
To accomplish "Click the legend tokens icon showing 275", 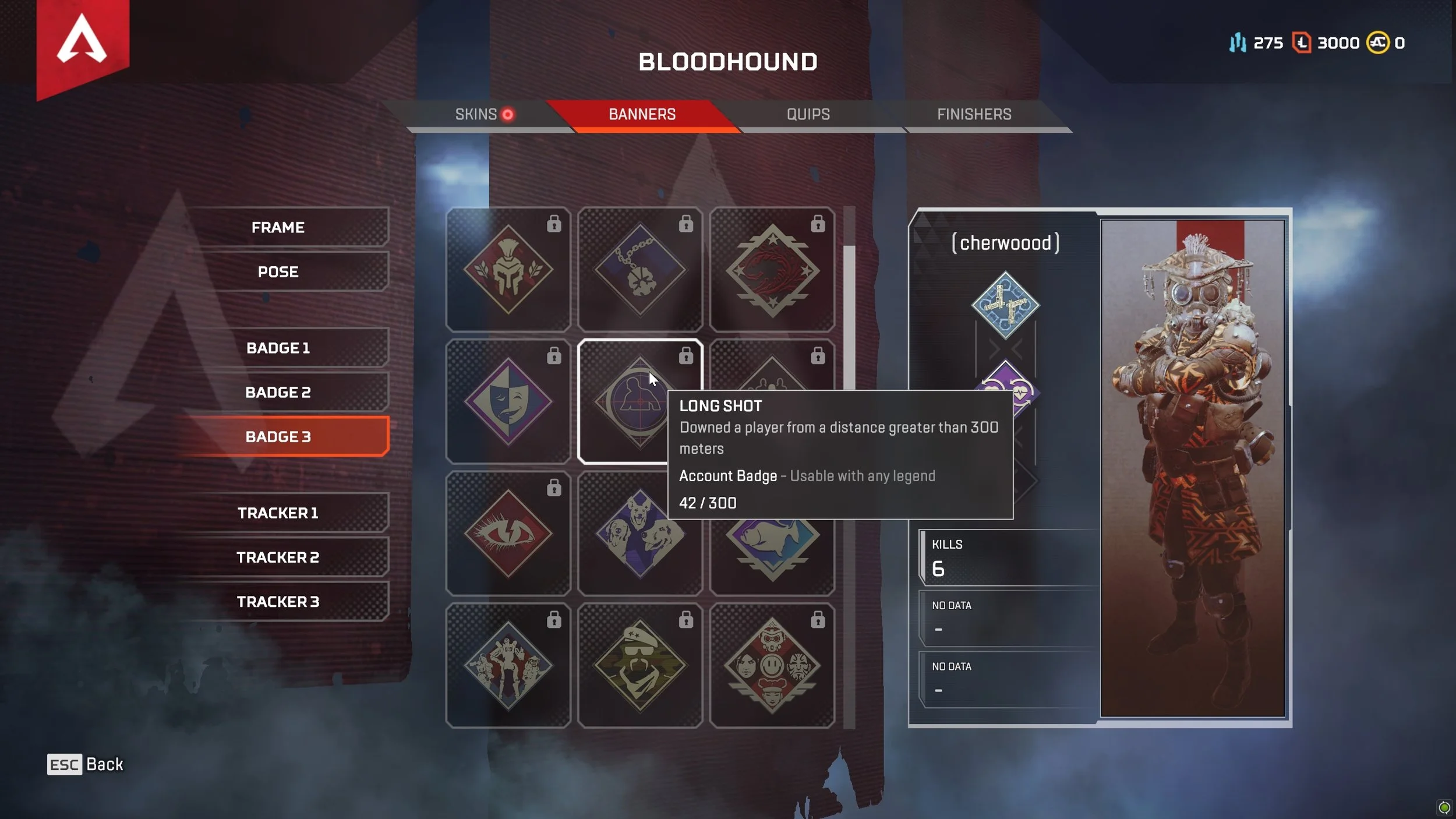I will click(1239, 43).
